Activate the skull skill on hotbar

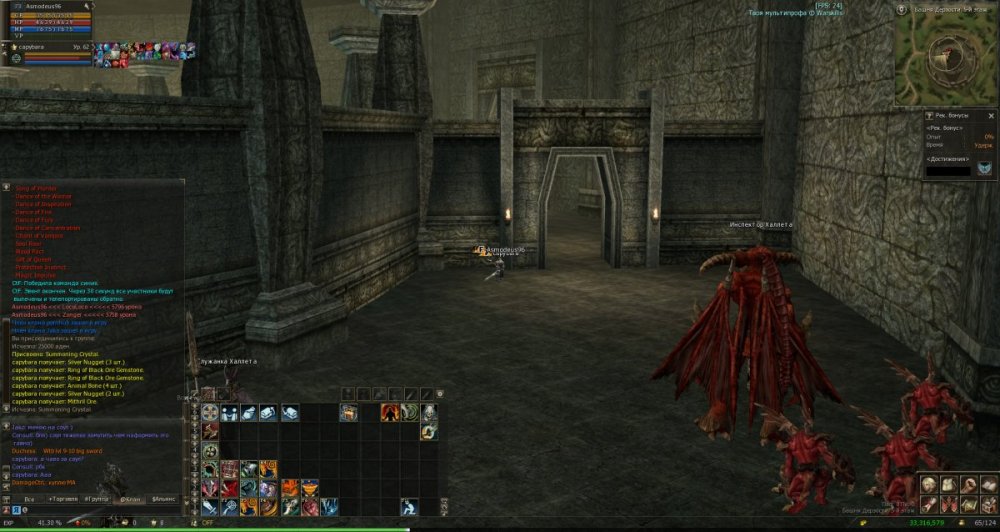click(428, 412)
